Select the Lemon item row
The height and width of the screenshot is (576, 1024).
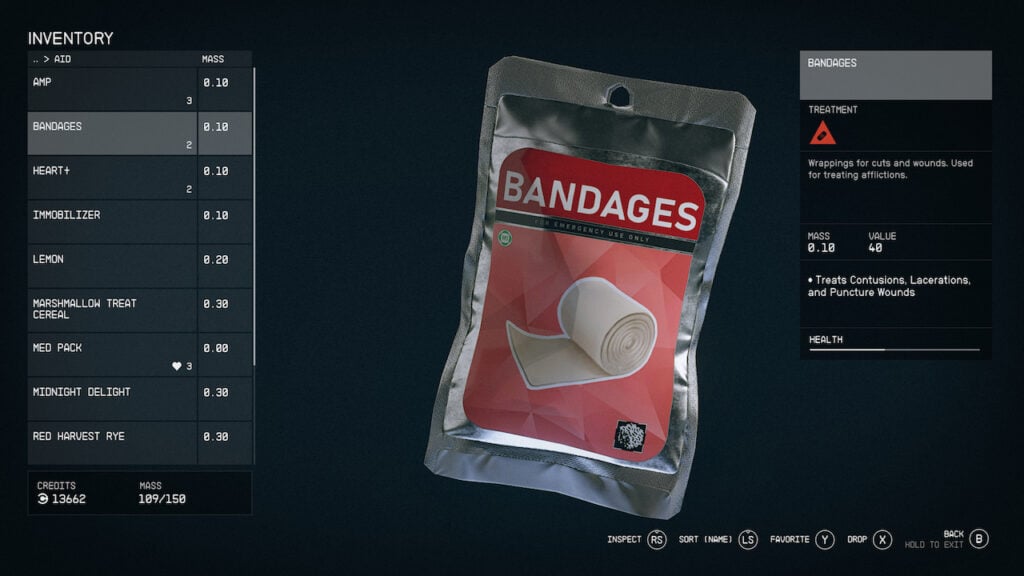coord(112,265)
